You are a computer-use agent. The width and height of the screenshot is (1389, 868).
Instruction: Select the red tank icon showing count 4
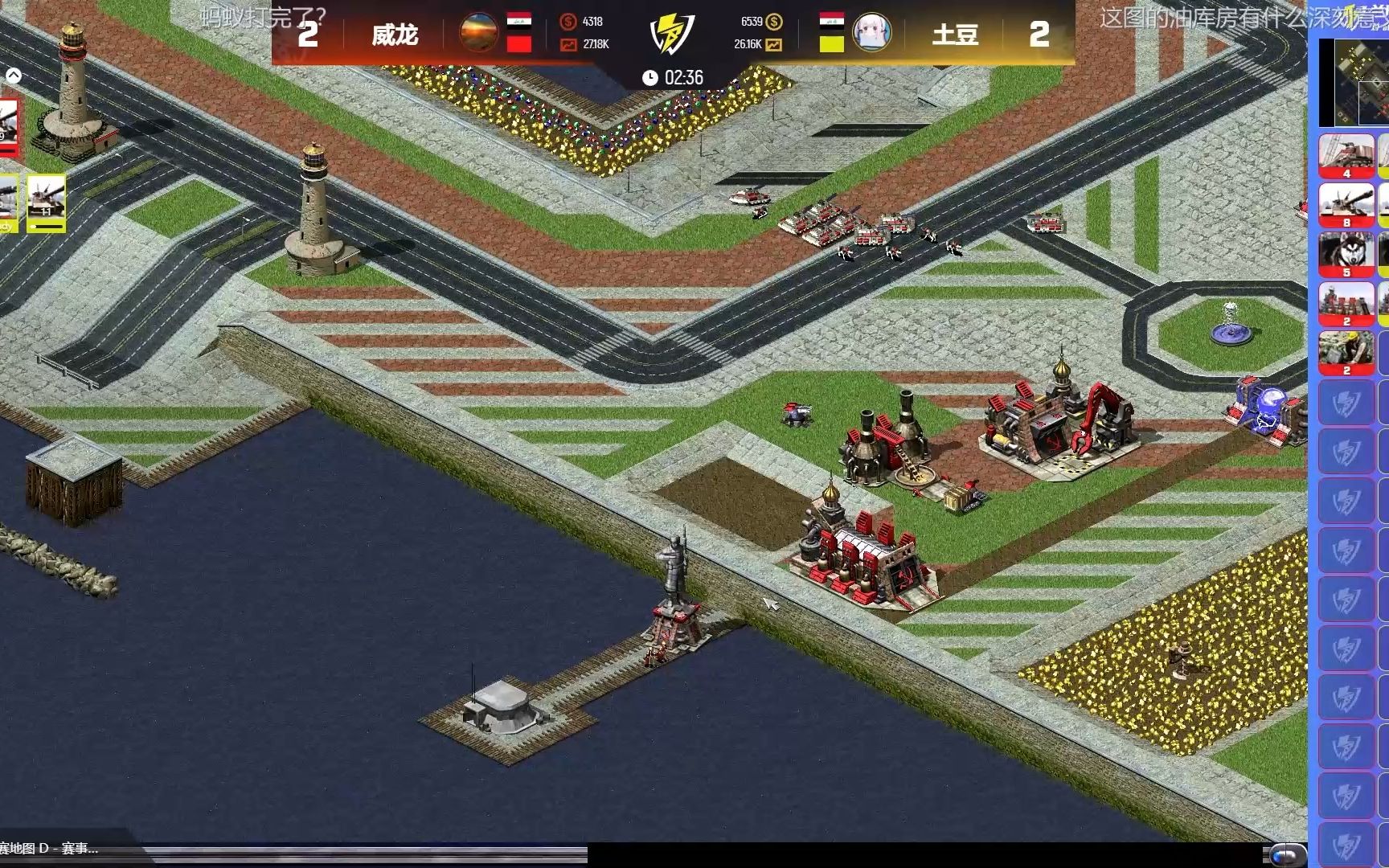click(1346, 155)
